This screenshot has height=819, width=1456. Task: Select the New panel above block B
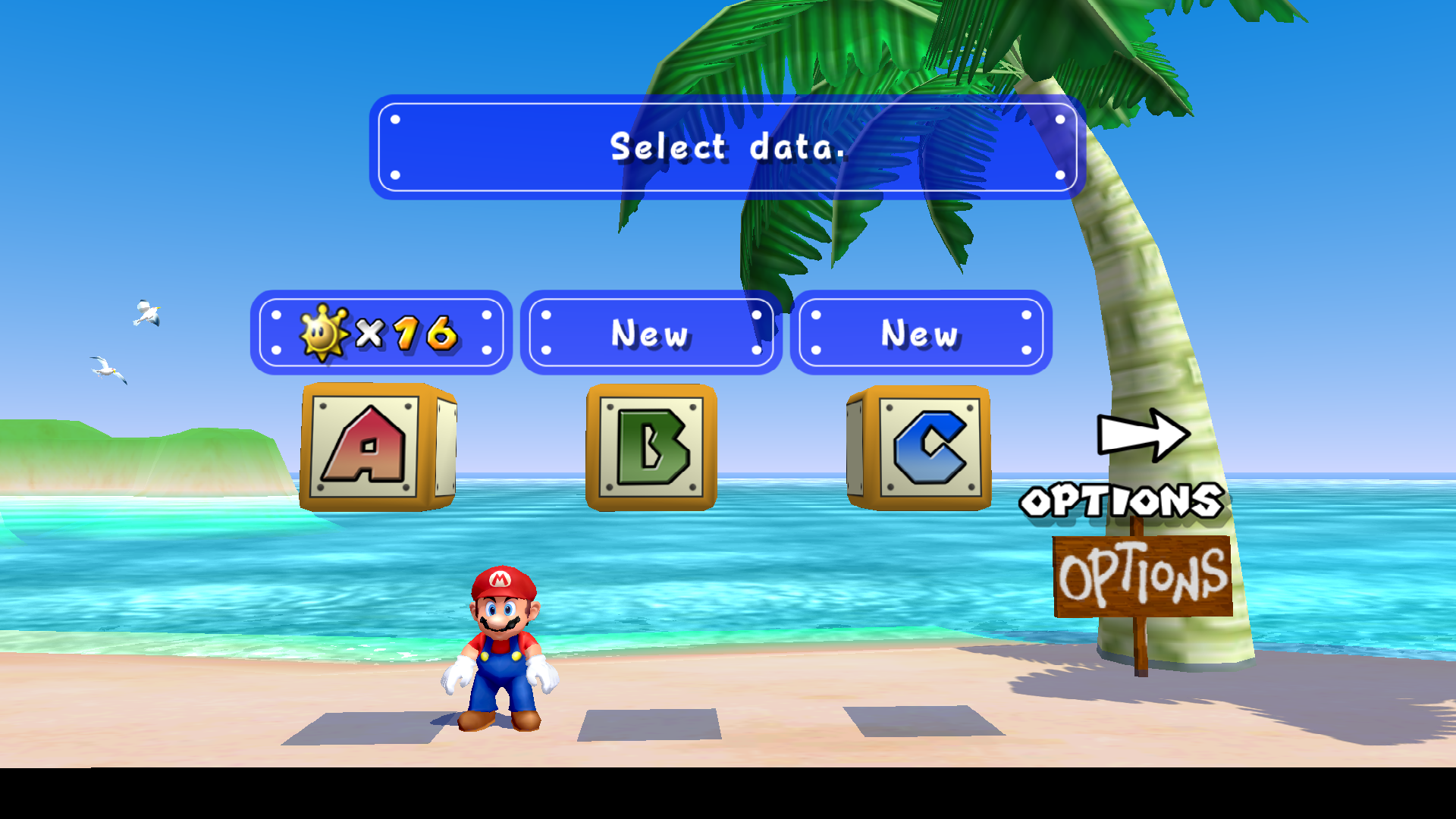click(651, 332)
